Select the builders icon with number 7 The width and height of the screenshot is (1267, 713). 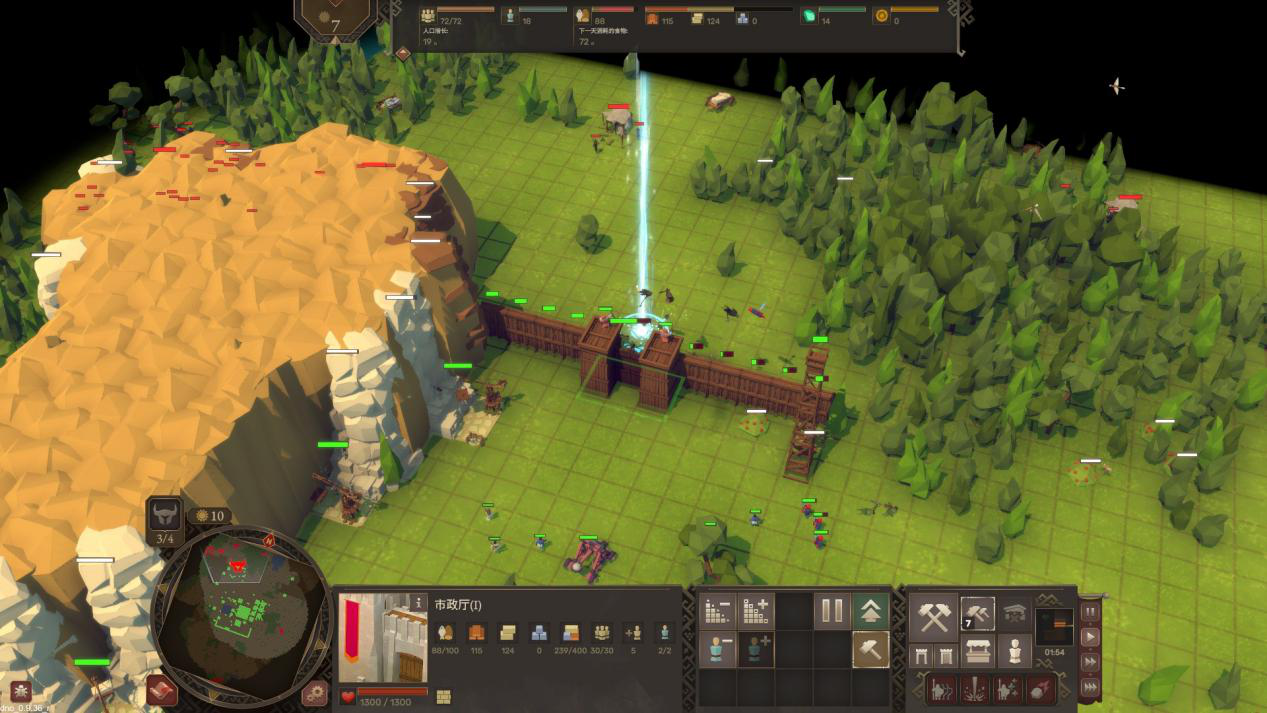pos(977,614)
